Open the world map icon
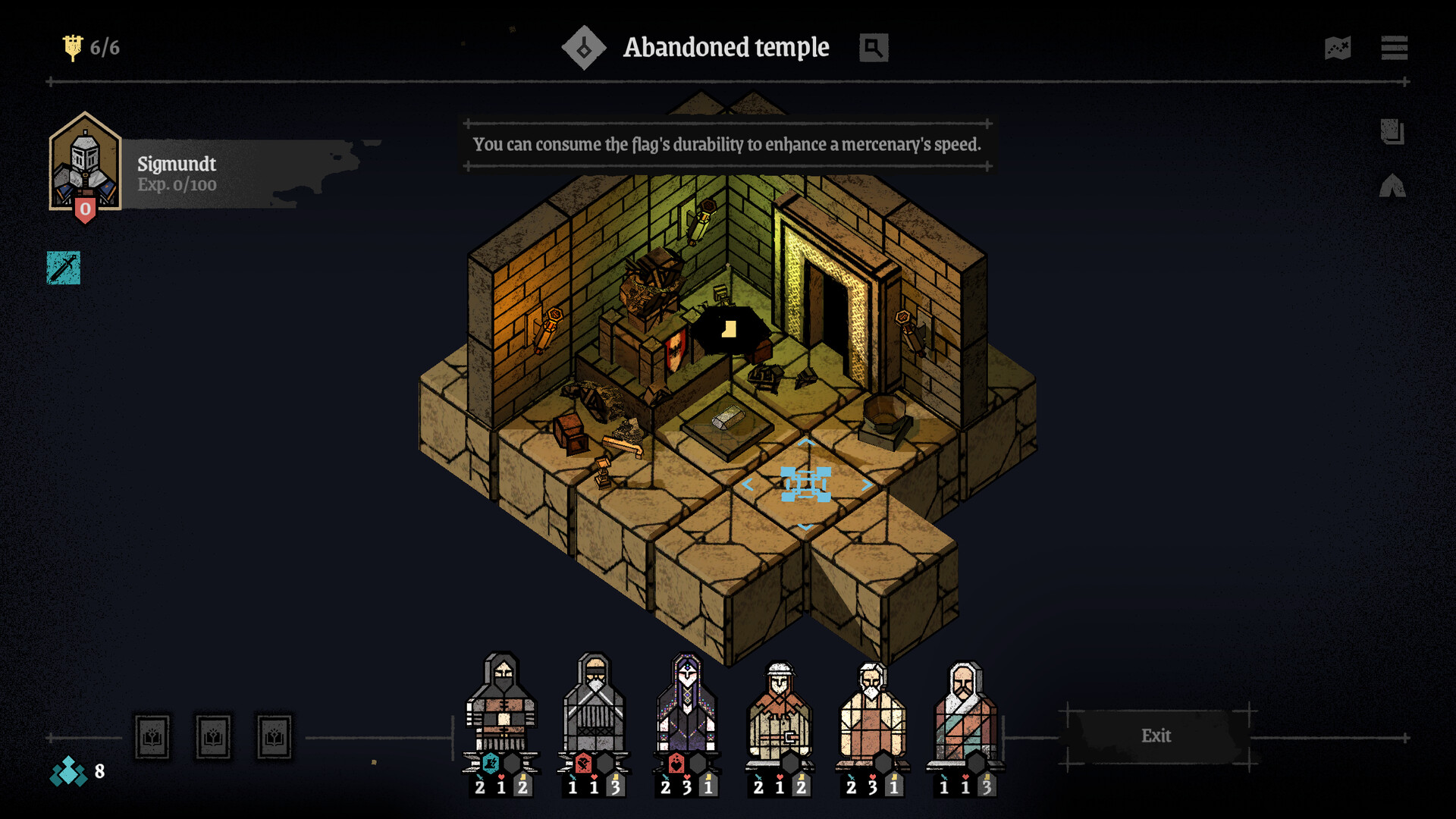This screenshot has height=819, width=1456. 1338,48
